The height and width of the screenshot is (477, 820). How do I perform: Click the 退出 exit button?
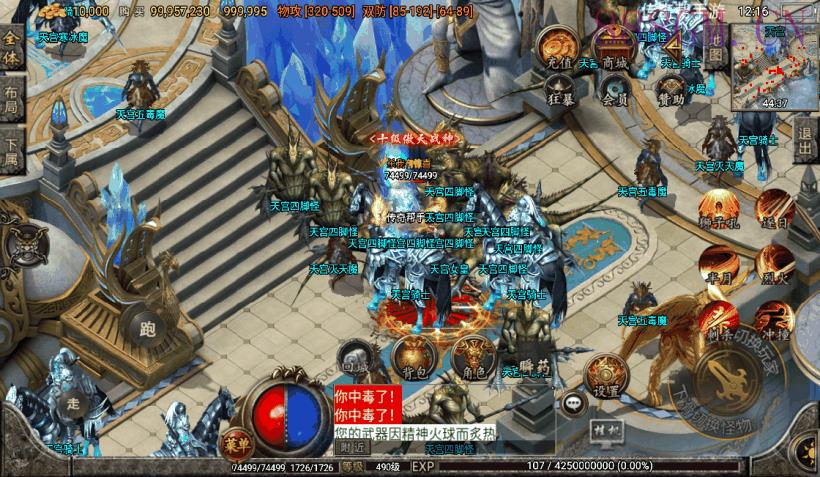click(x=805, y=133)
